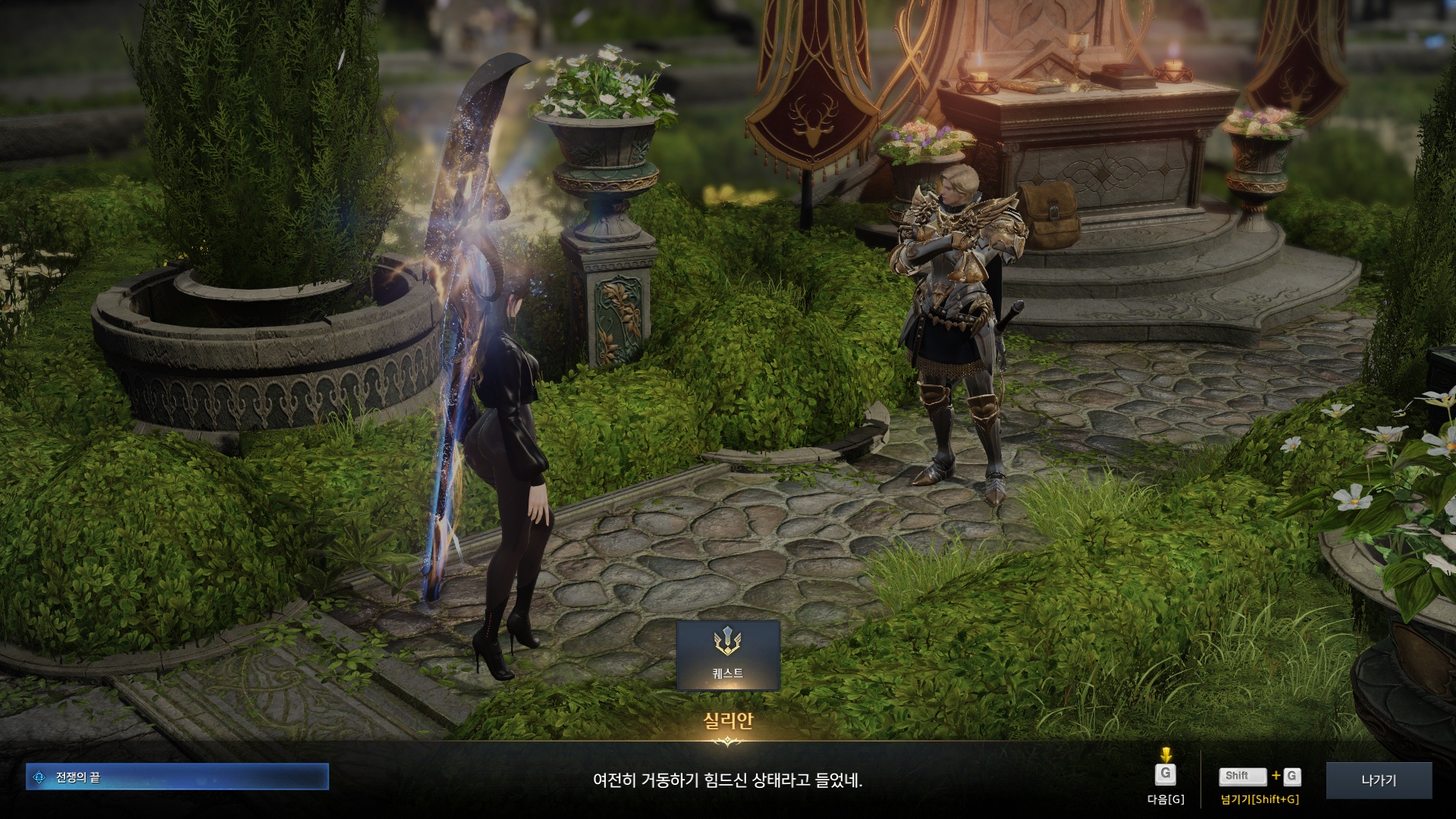Select the 전쟁의 끝 quest tracker entry

pos(177,777)
